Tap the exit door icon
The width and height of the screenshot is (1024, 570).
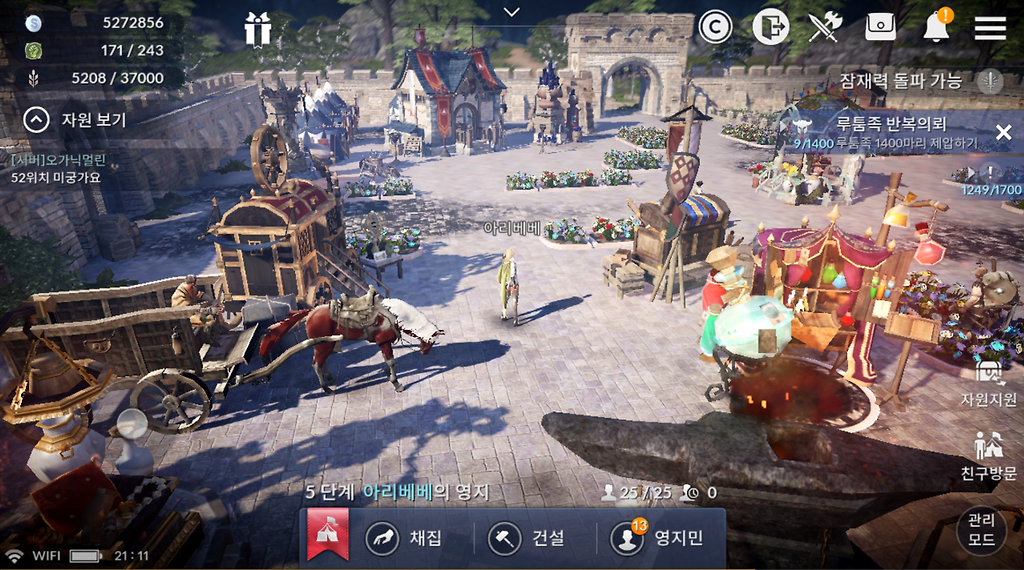pos(771,27)
